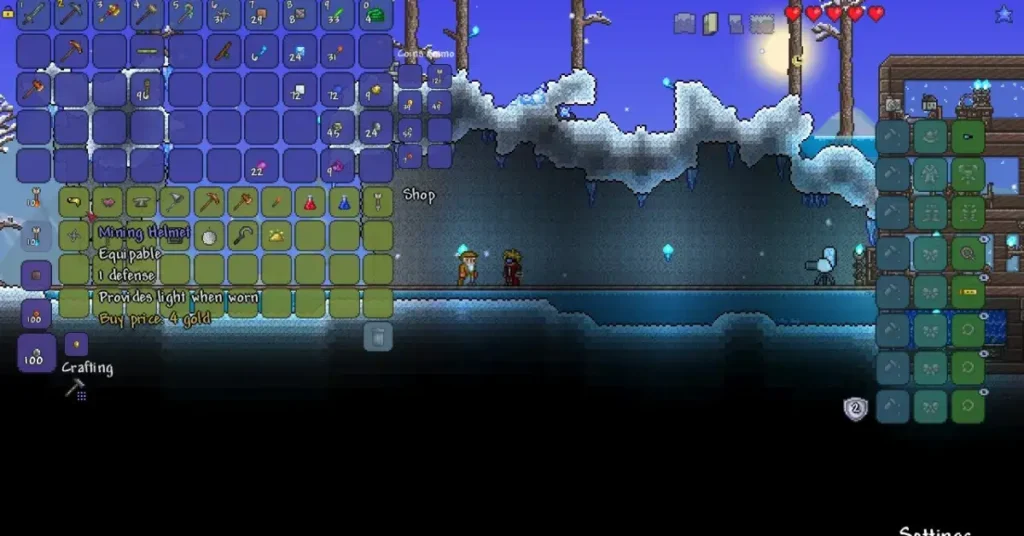Buy the shuriken from the shop
Viewport: 1024px width, 536px height.
pyautogui.click(x=73, y=236)
